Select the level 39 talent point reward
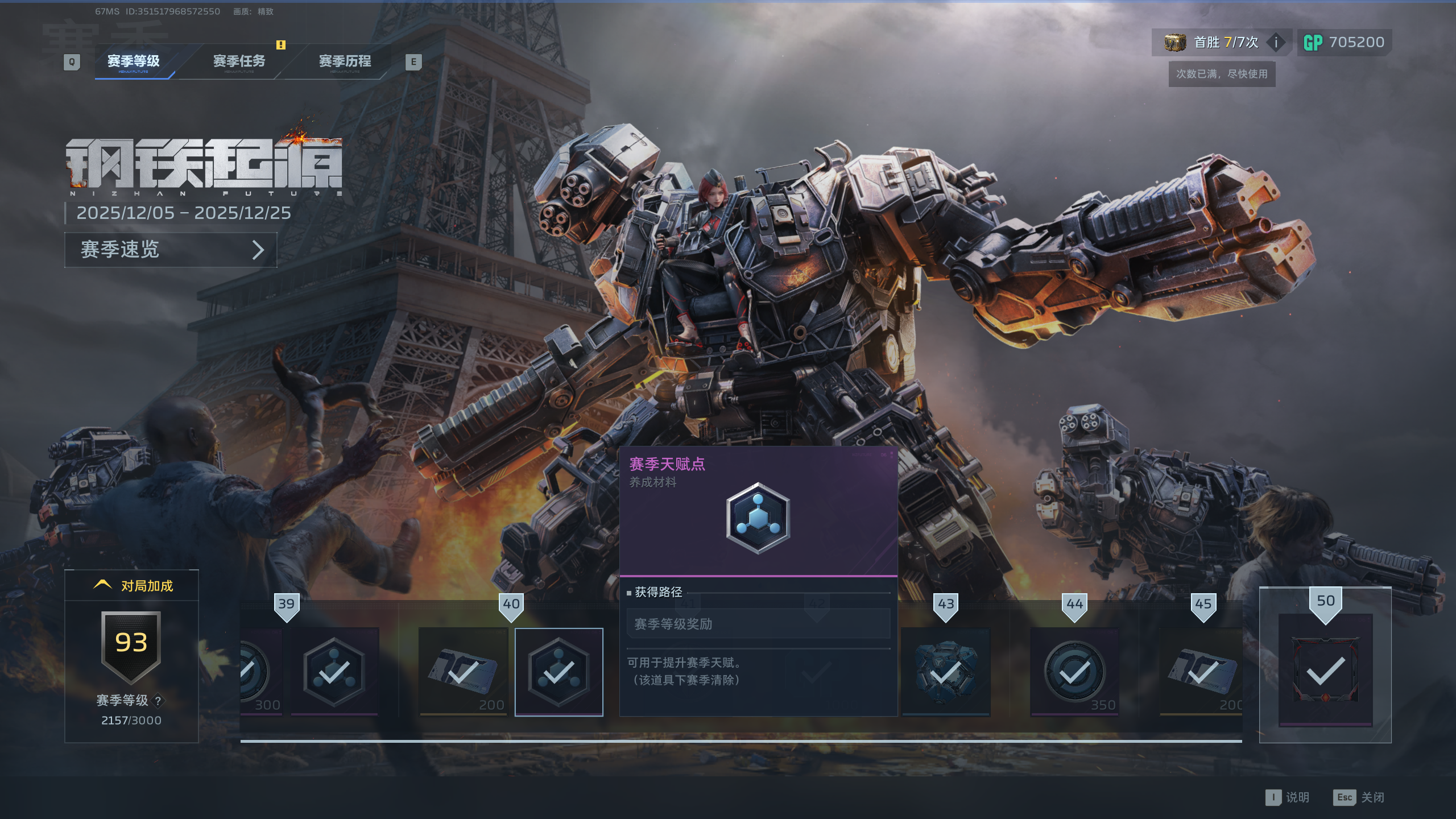The height and width of the screenshot is (819, 1456). click(x=334, y=672)
